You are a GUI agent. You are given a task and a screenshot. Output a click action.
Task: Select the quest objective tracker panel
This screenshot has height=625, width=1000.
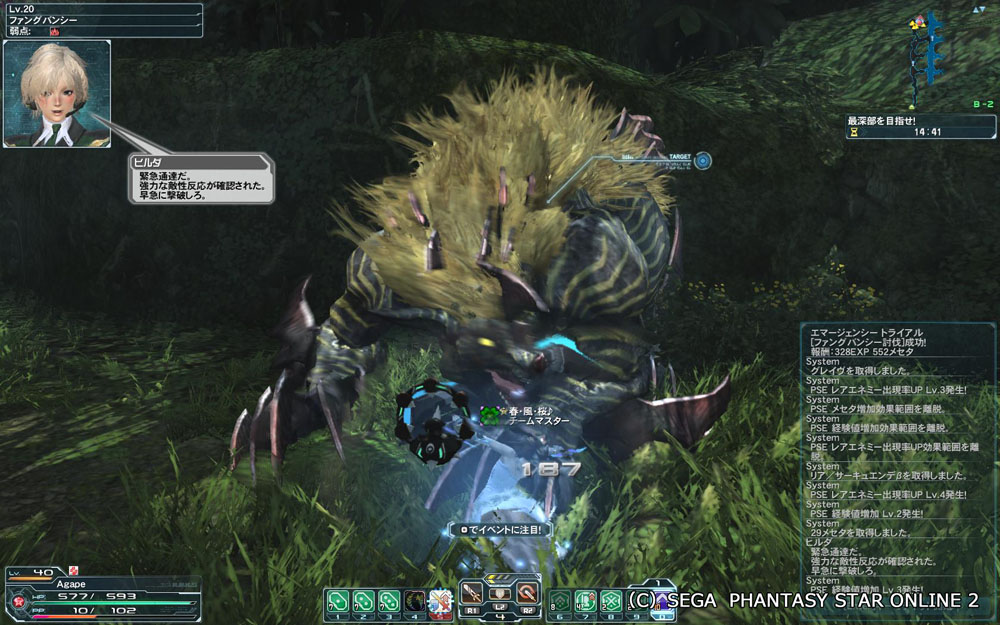920,126
